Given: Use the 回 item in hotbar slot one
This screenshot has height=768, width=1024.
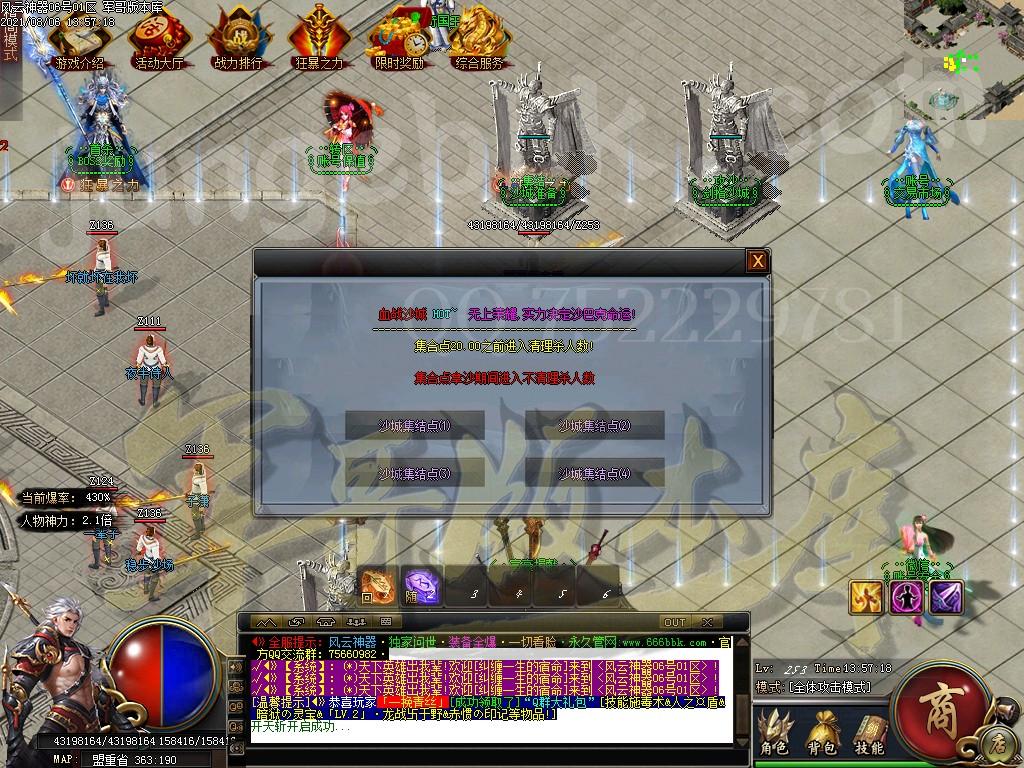Looking at the screenshot, I should 378,587.
